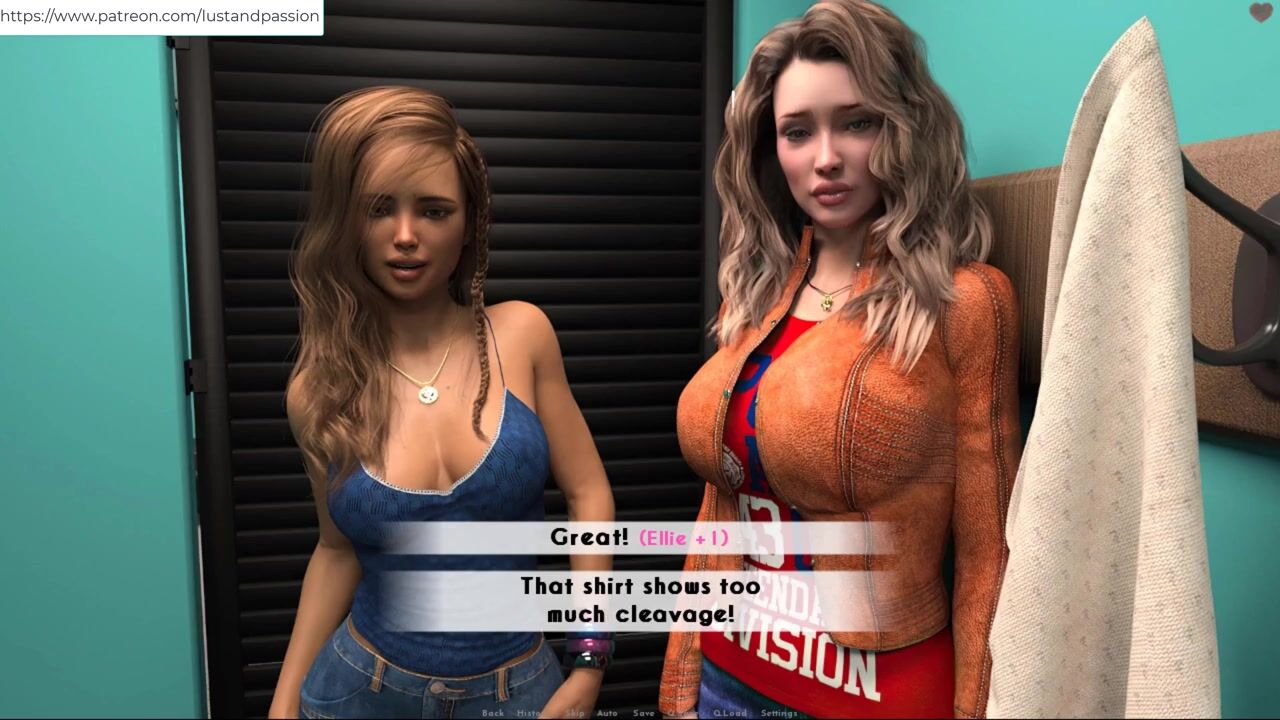Use Q.Save to quick save
The image size is (1280, 720).
click(x=683, y=713)
